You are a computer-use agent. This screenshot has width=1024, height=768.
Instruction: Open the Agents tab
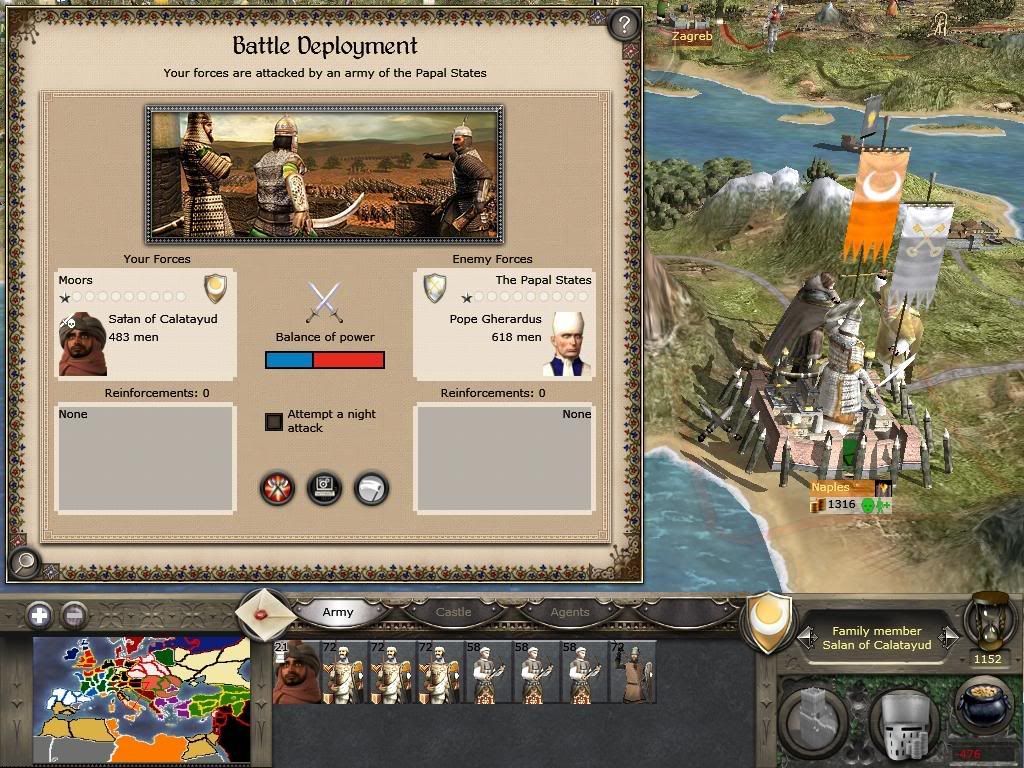[570, 612]
